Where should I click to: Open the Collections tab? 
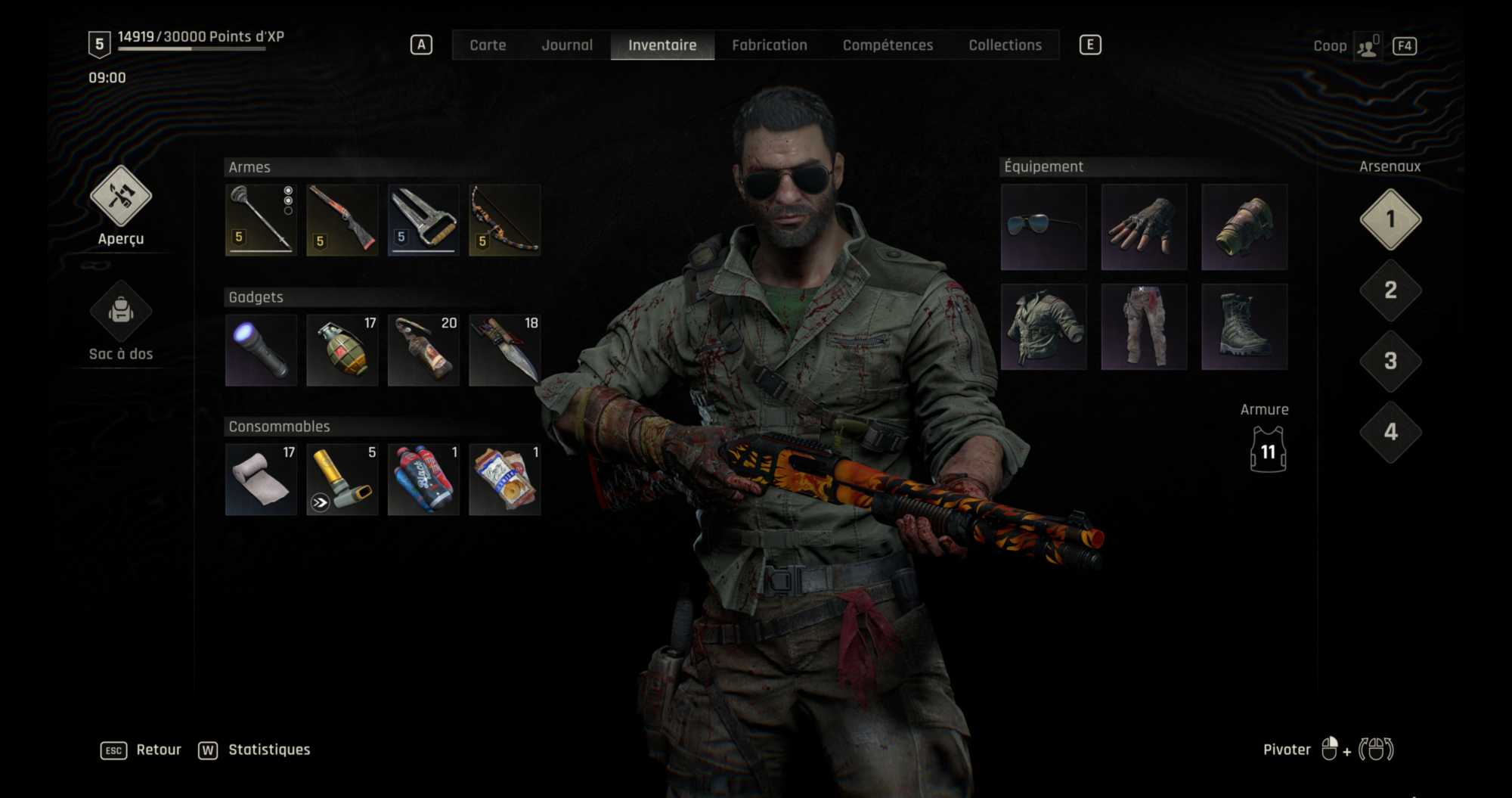1005,45
